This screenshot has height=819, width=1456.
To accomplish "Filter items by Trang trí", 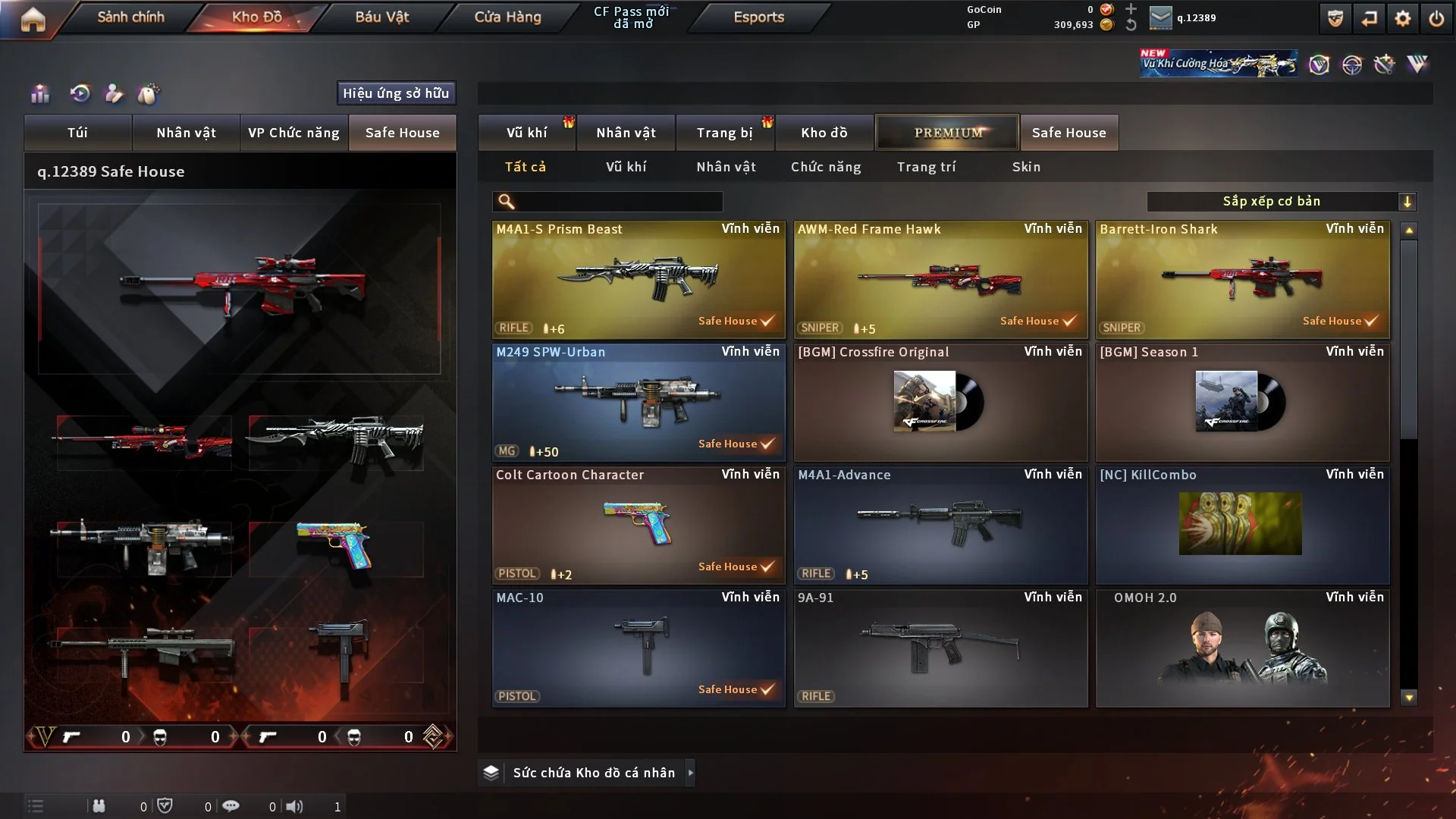I will coord(926,167).
